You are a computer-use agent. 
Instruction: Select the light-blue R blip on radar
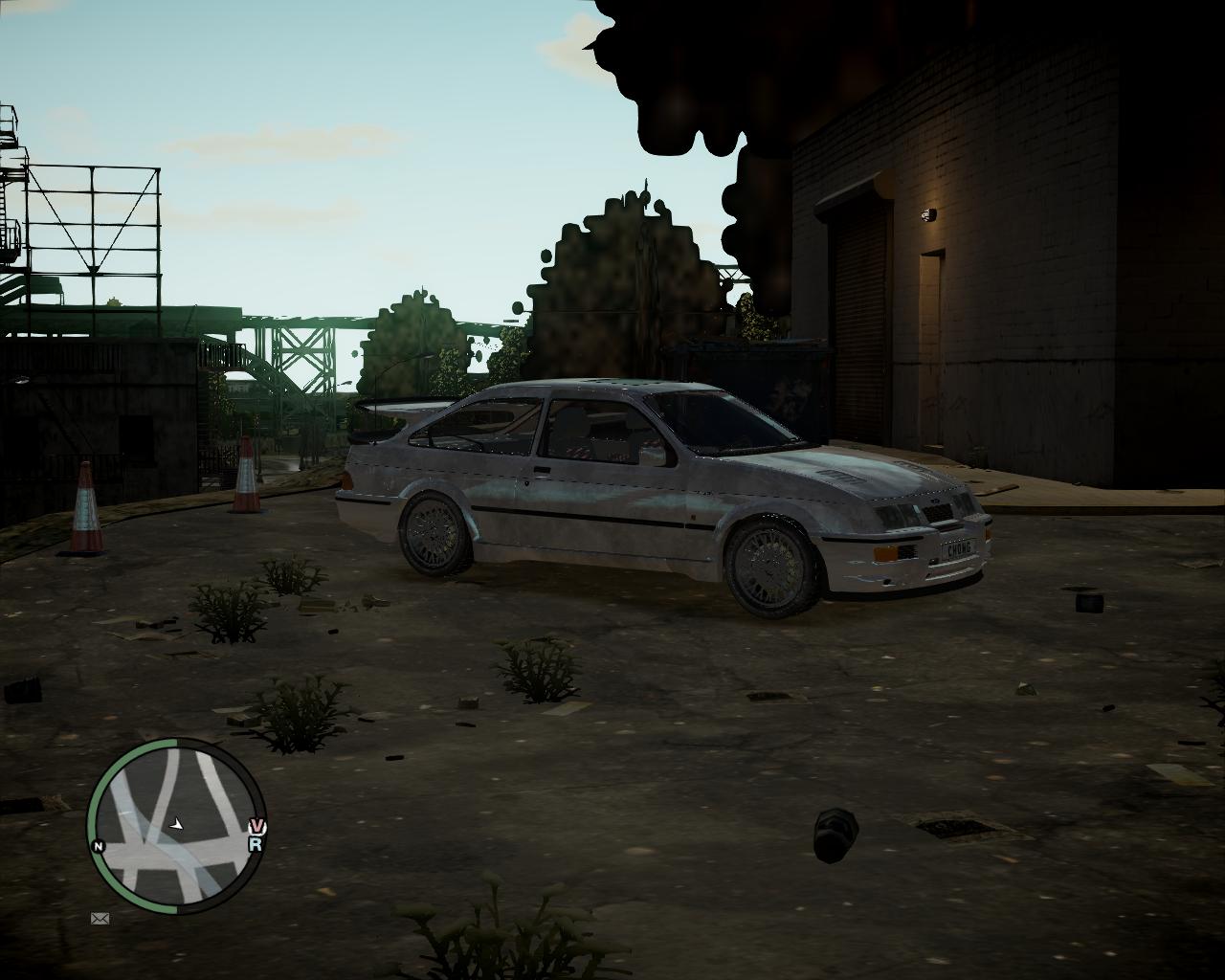256,844
